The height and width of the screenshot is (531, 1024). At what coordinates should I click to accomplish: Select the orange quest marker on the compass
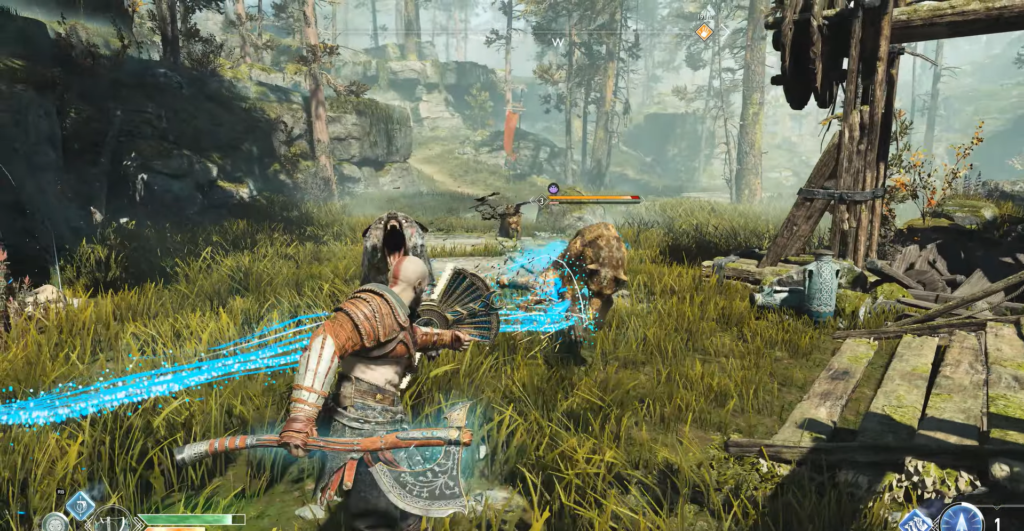pyautogui.click(x=704, y=32)
